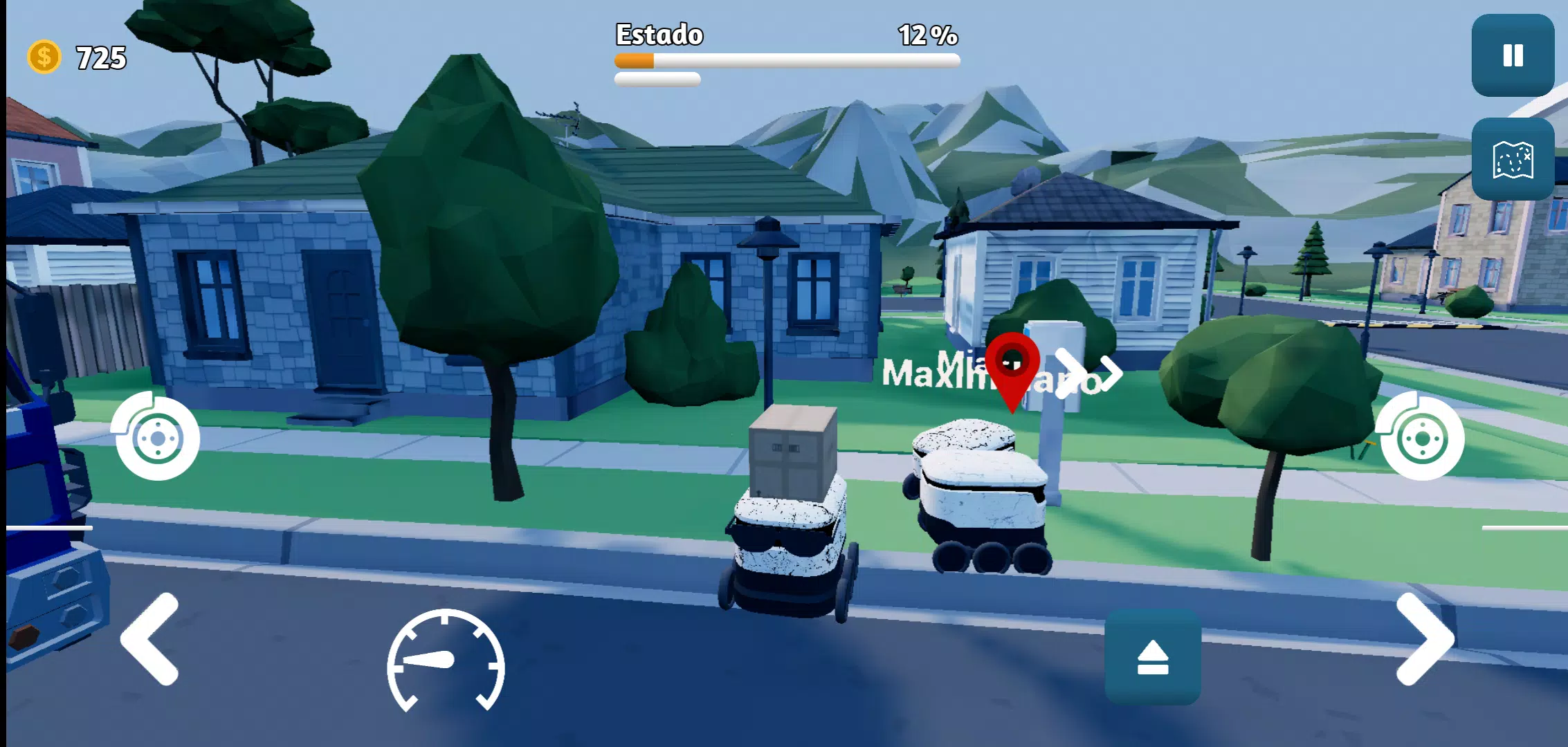Tap the 12% status value

(x=927, y=35)
